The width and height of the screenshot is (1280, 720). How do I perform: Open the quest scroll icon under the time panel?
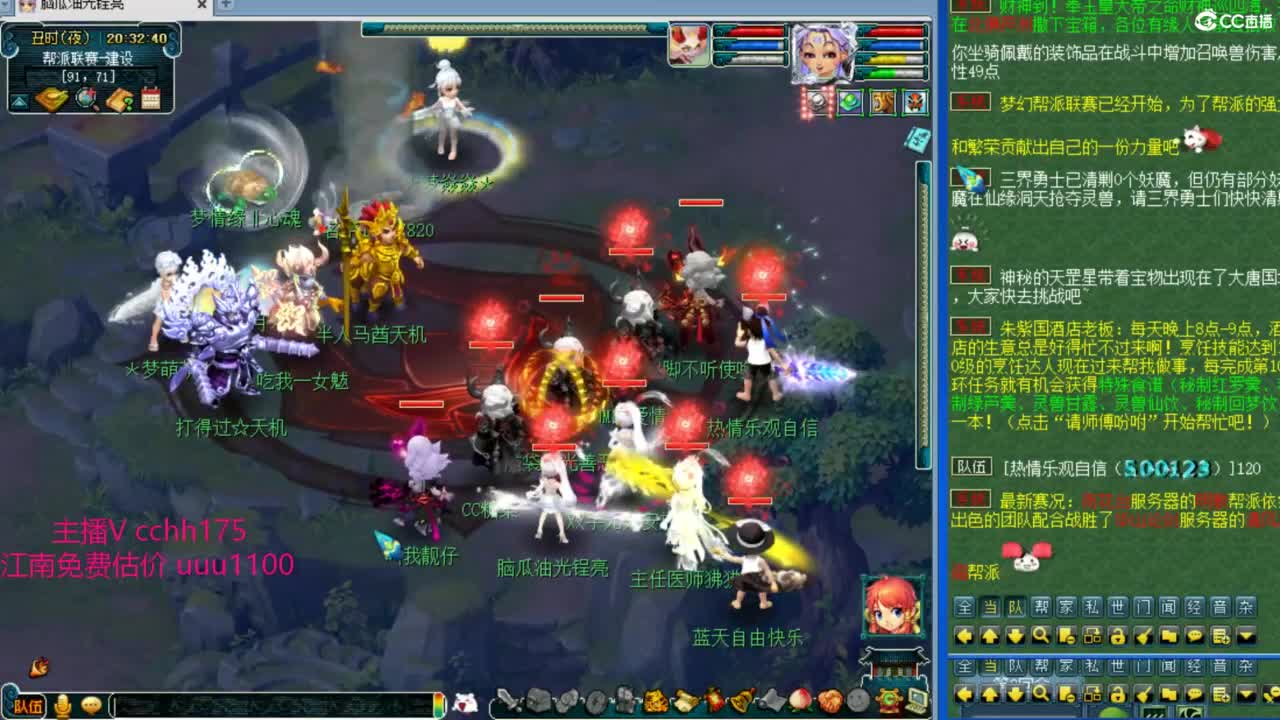(50, 100)
